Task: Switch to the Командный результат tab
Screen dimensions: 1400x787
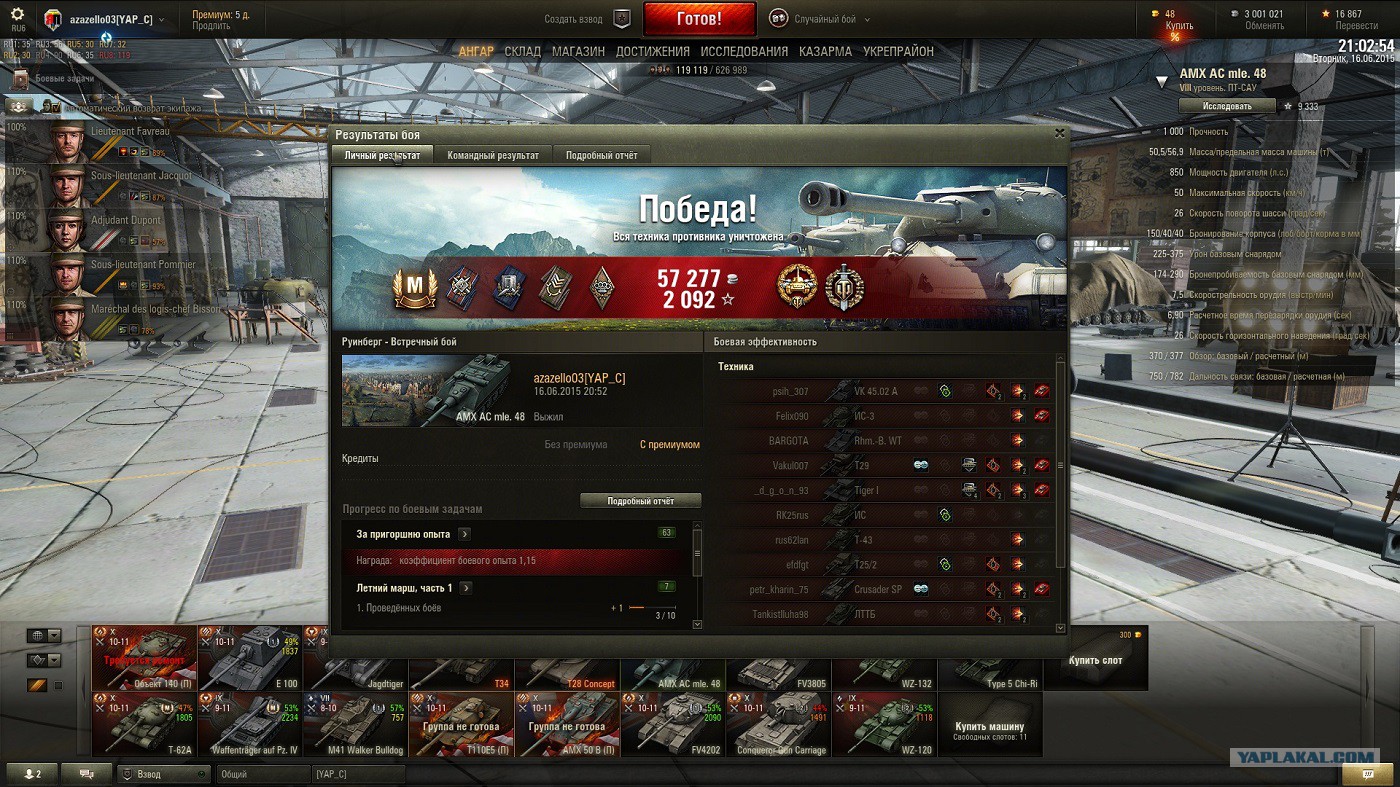Action: (x=493, y=155)
